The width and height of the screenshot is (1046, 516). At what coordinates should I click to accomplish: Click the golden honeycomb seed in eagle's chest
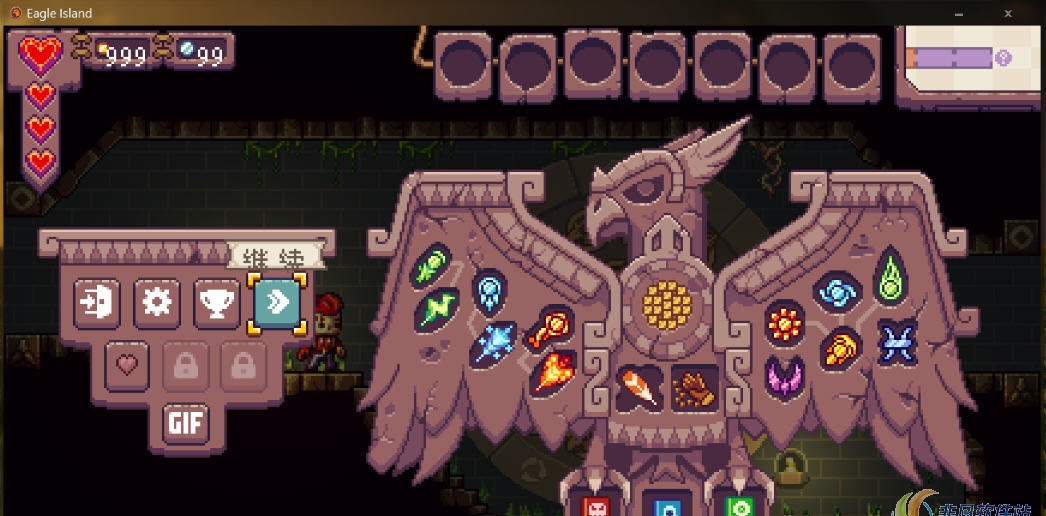[663, 301]
